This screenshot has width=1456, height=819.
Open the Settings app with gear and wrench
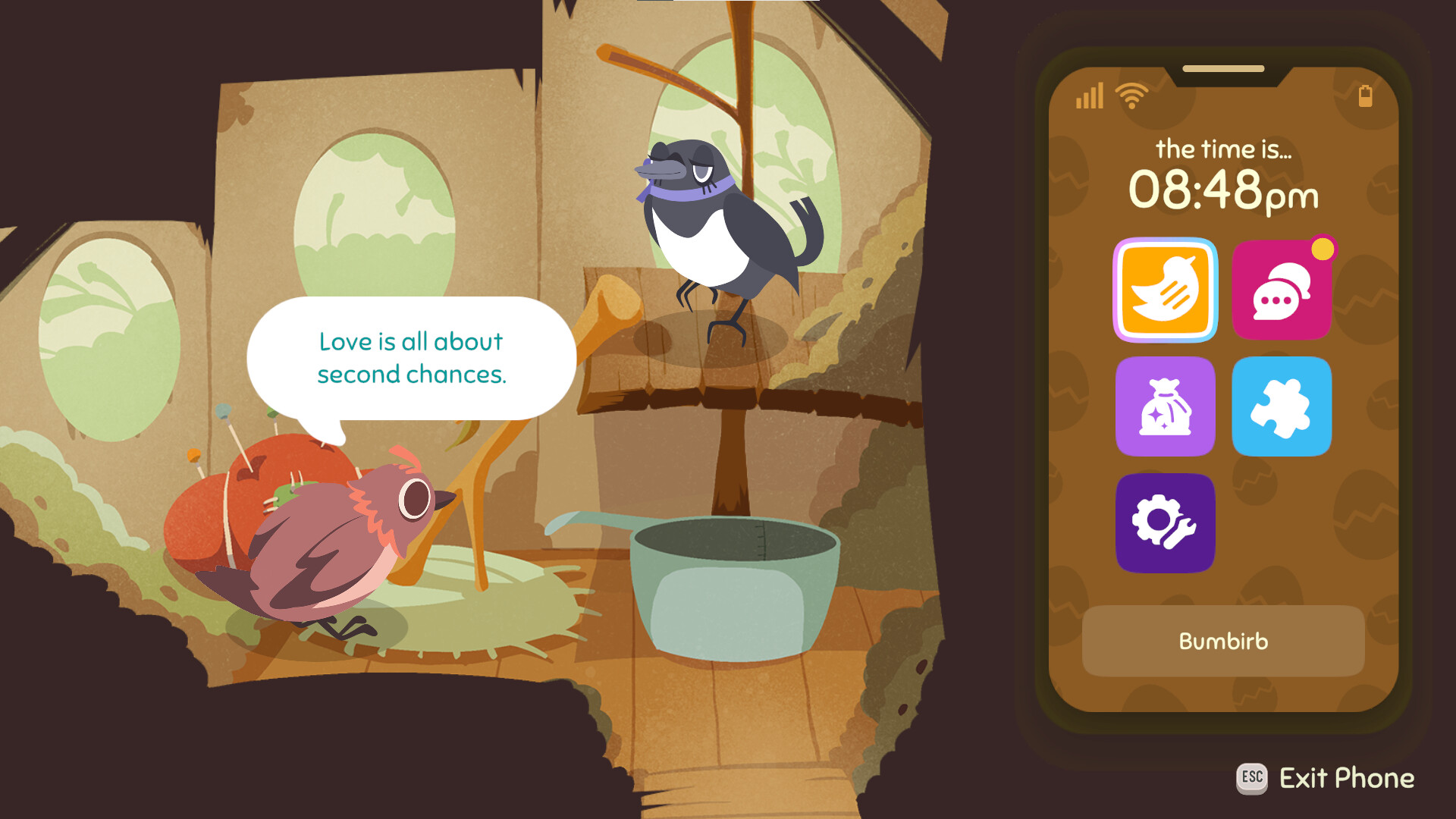[x=1166, y=522]
